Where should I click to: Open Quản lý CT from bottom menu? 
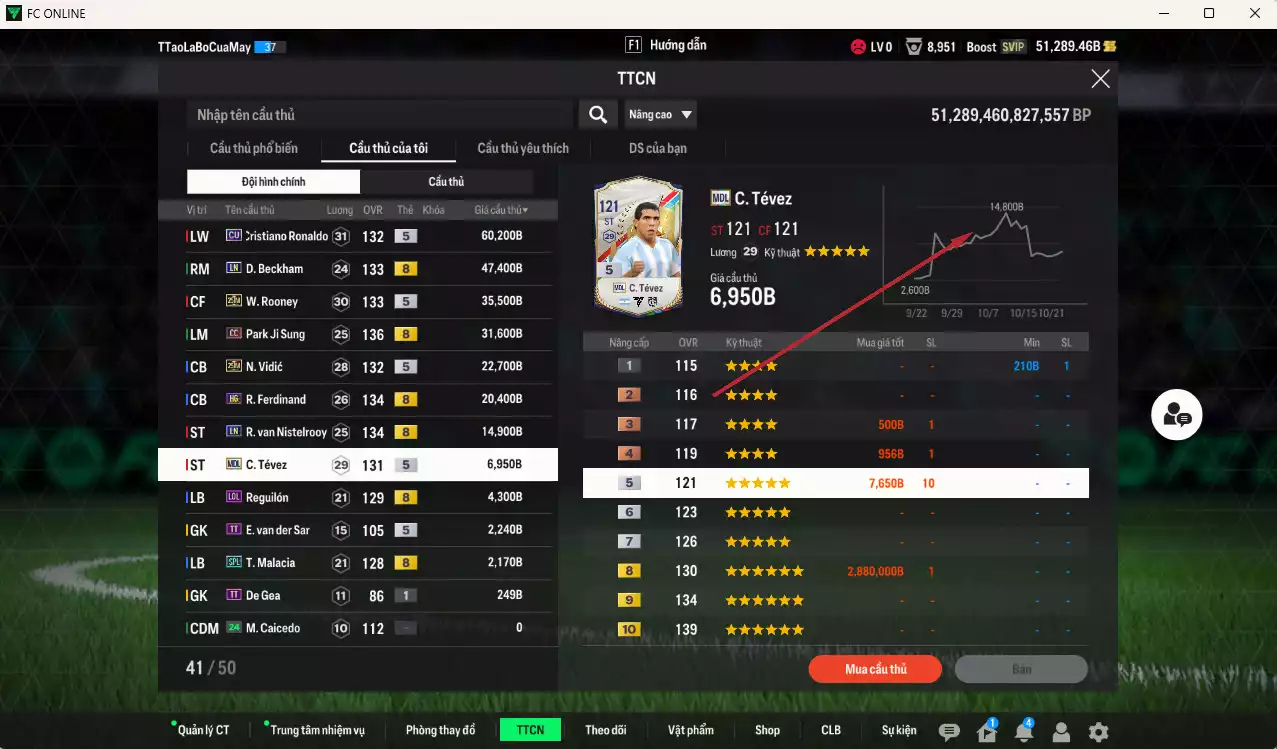pos(203,730)
